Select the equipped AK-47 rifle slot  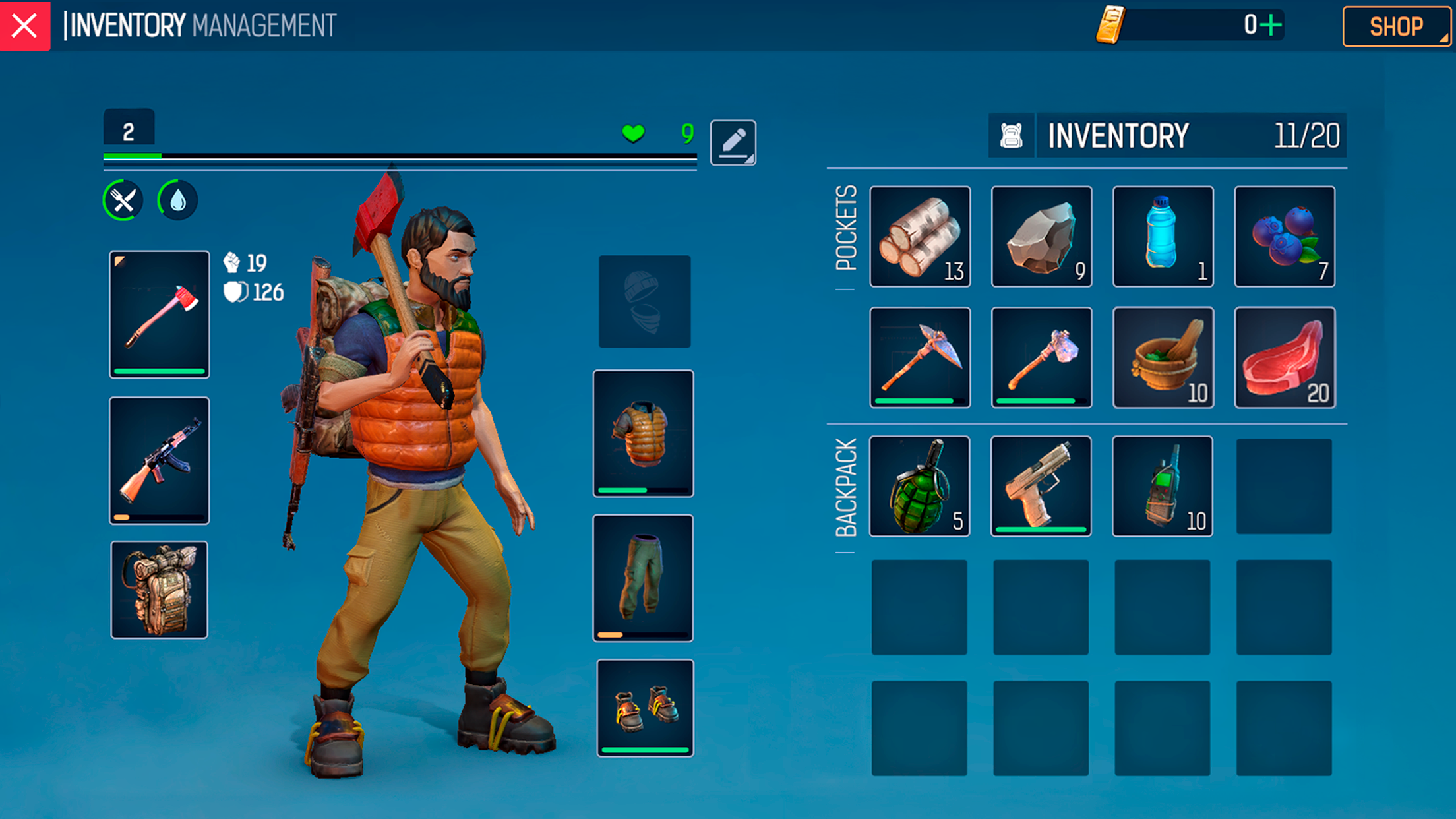pyautogui.click(x=160, y=460)
